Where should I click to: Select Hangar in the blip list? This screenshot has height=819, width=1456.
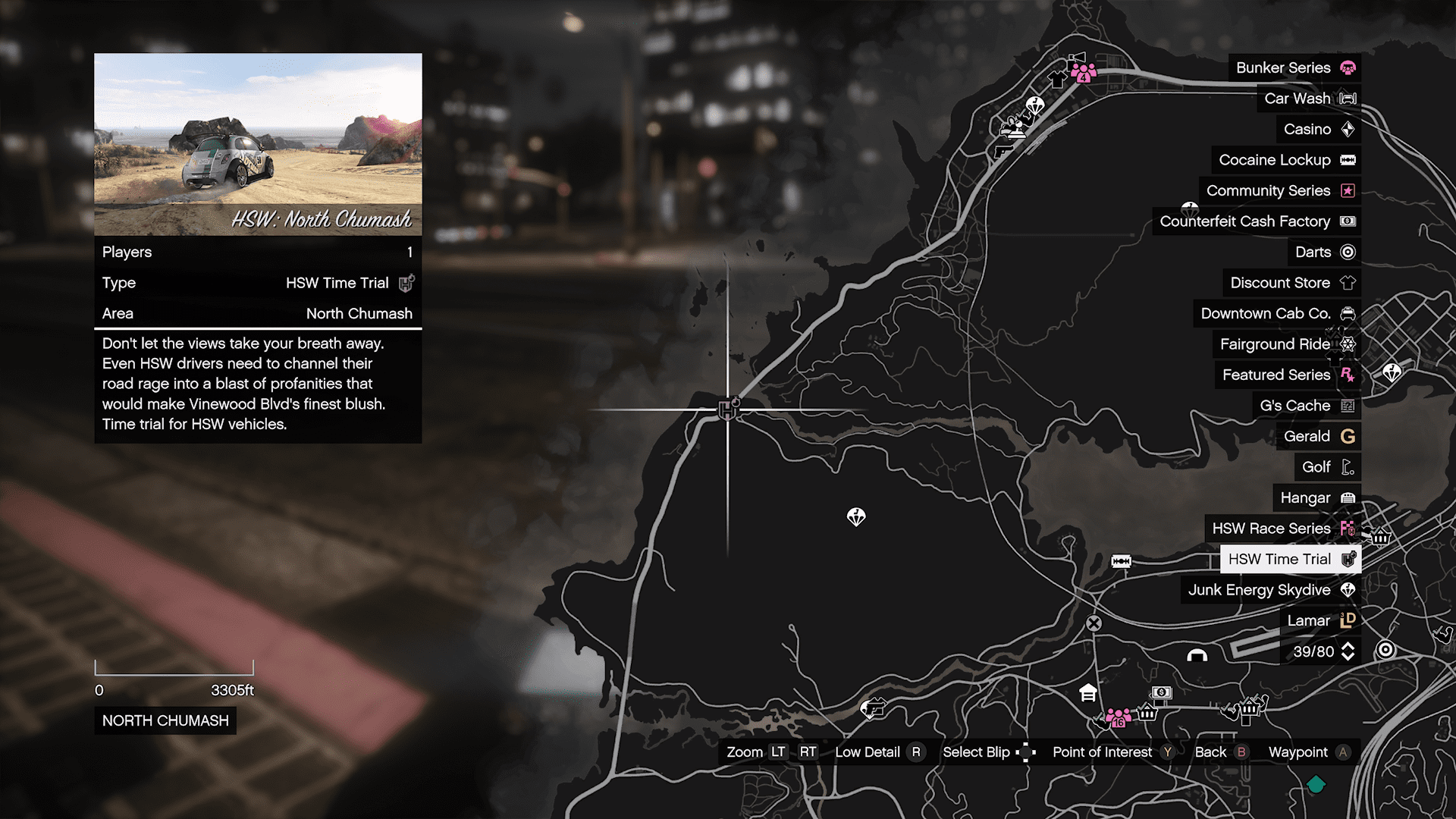point(1316,497)
